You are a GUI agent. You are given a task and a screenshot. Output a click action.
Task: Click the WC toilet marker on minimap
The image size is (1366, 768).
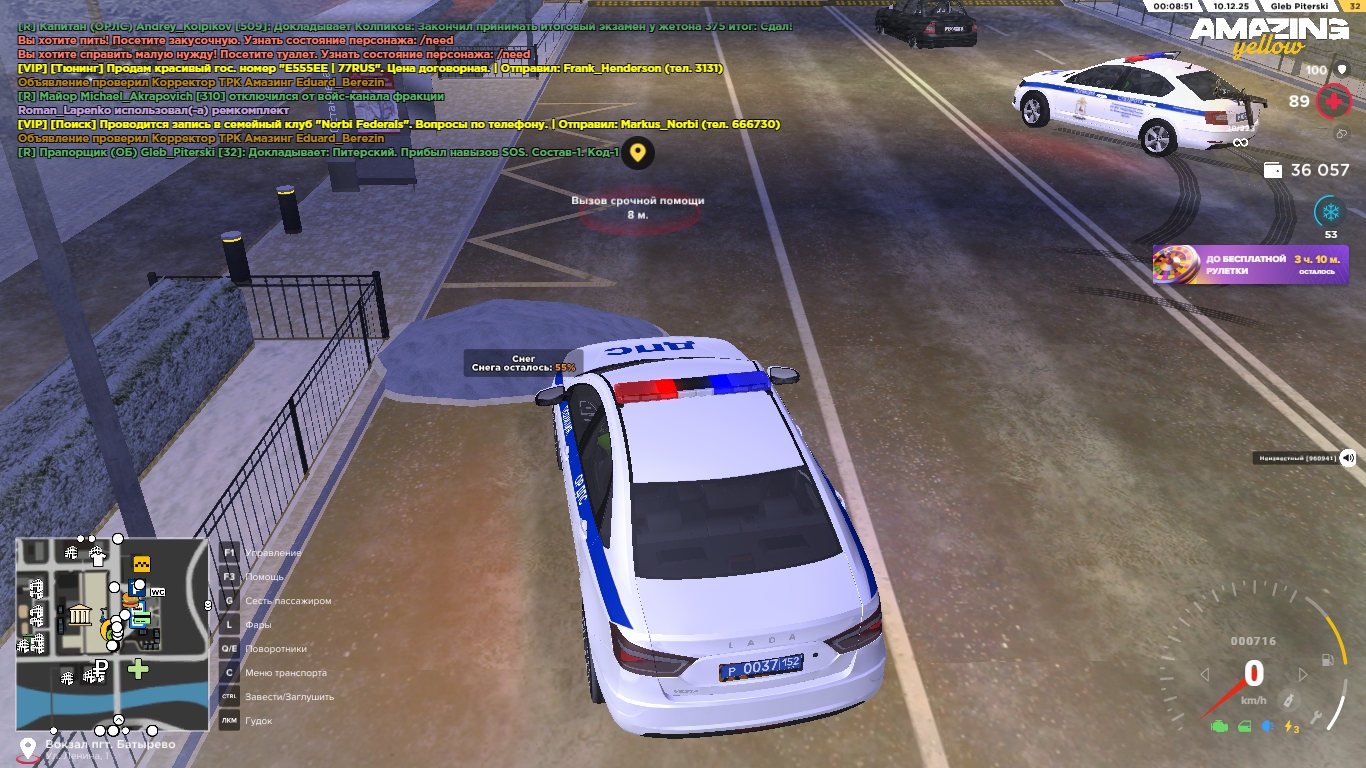click(157, 592)
